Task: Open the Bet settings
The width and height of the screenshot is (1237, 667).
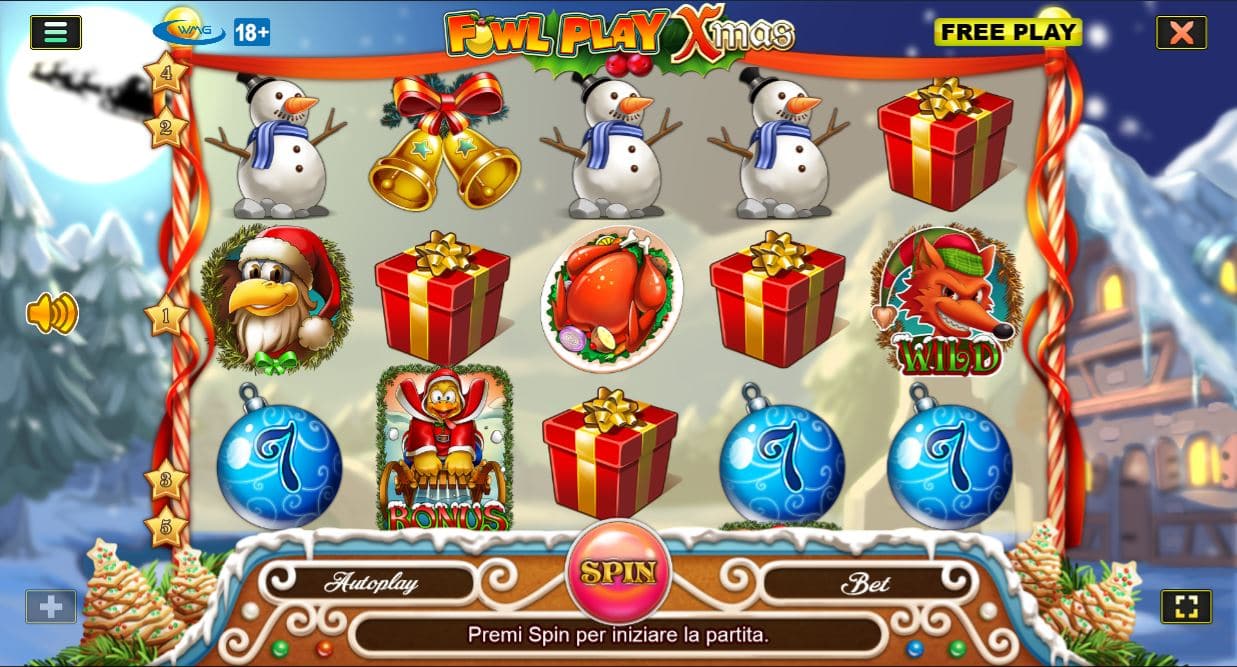Action: [x=864, y=584]
